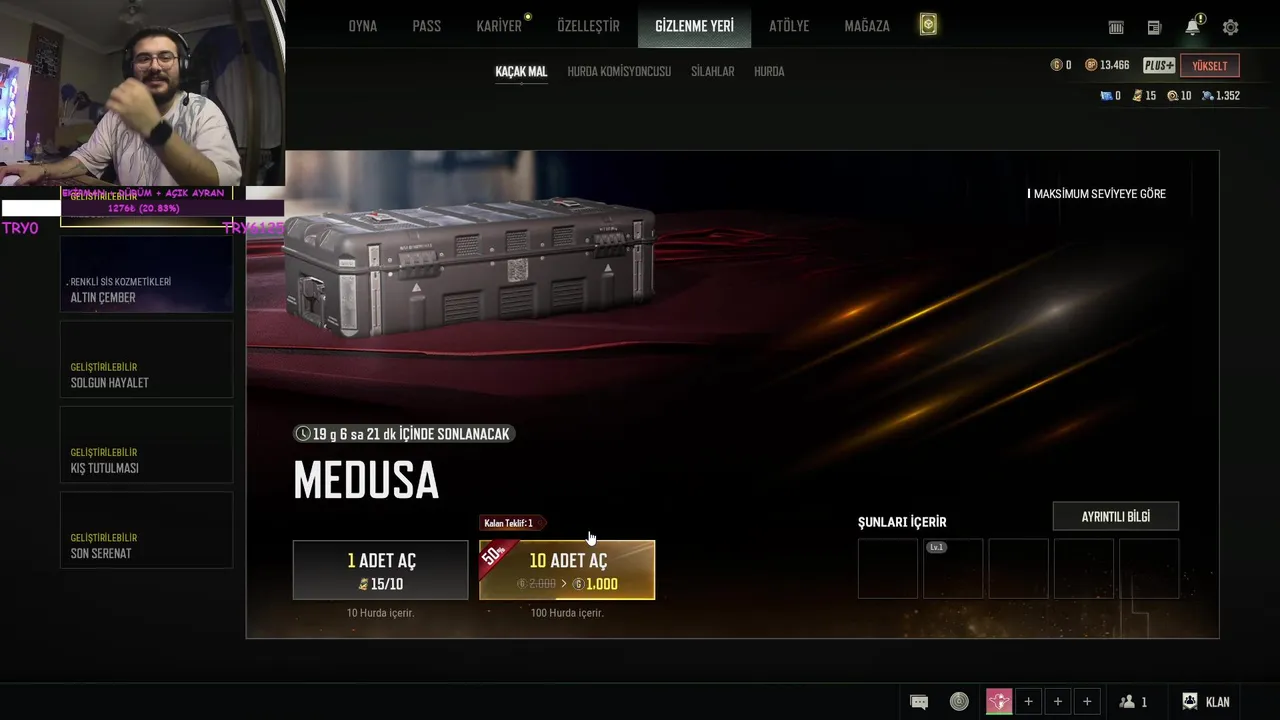Go to the PASS menu
The width and height of the screenshot is (1280, 720).
pos(426,26)
